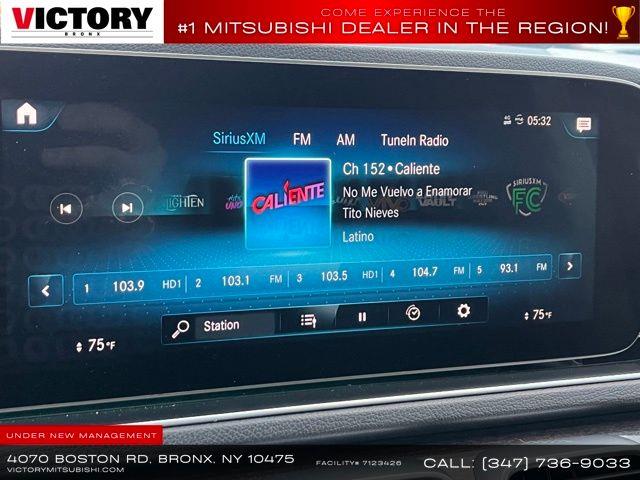Open the radio settings gear
The height and width of the screenshot is (480, 640).
pyautogui.click(x=463, y=311)
